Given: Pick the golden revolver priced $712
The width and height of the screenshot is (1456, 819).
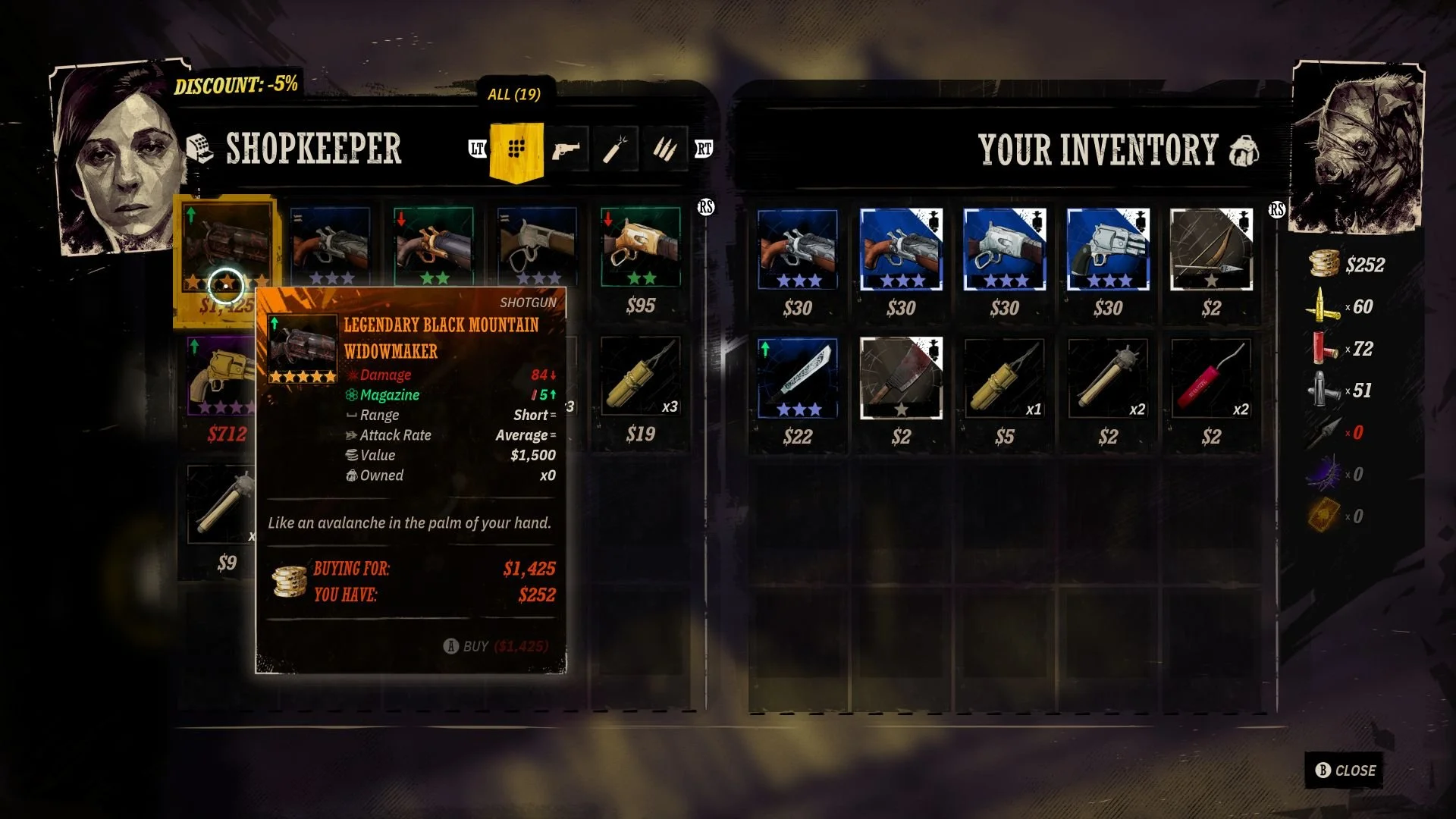Looking at the screenshot, I should 220,377.
